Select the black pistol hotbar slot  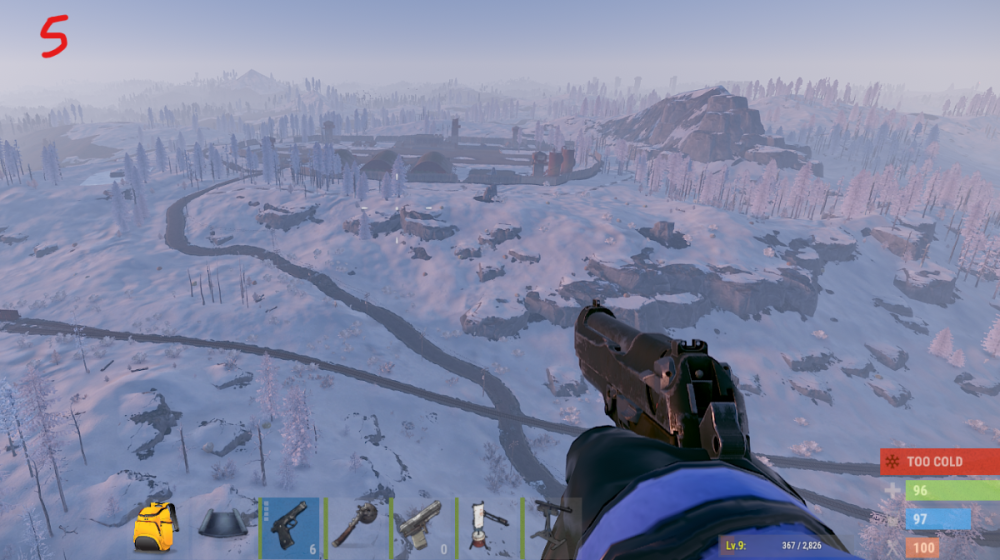click(x=290, y=526)
